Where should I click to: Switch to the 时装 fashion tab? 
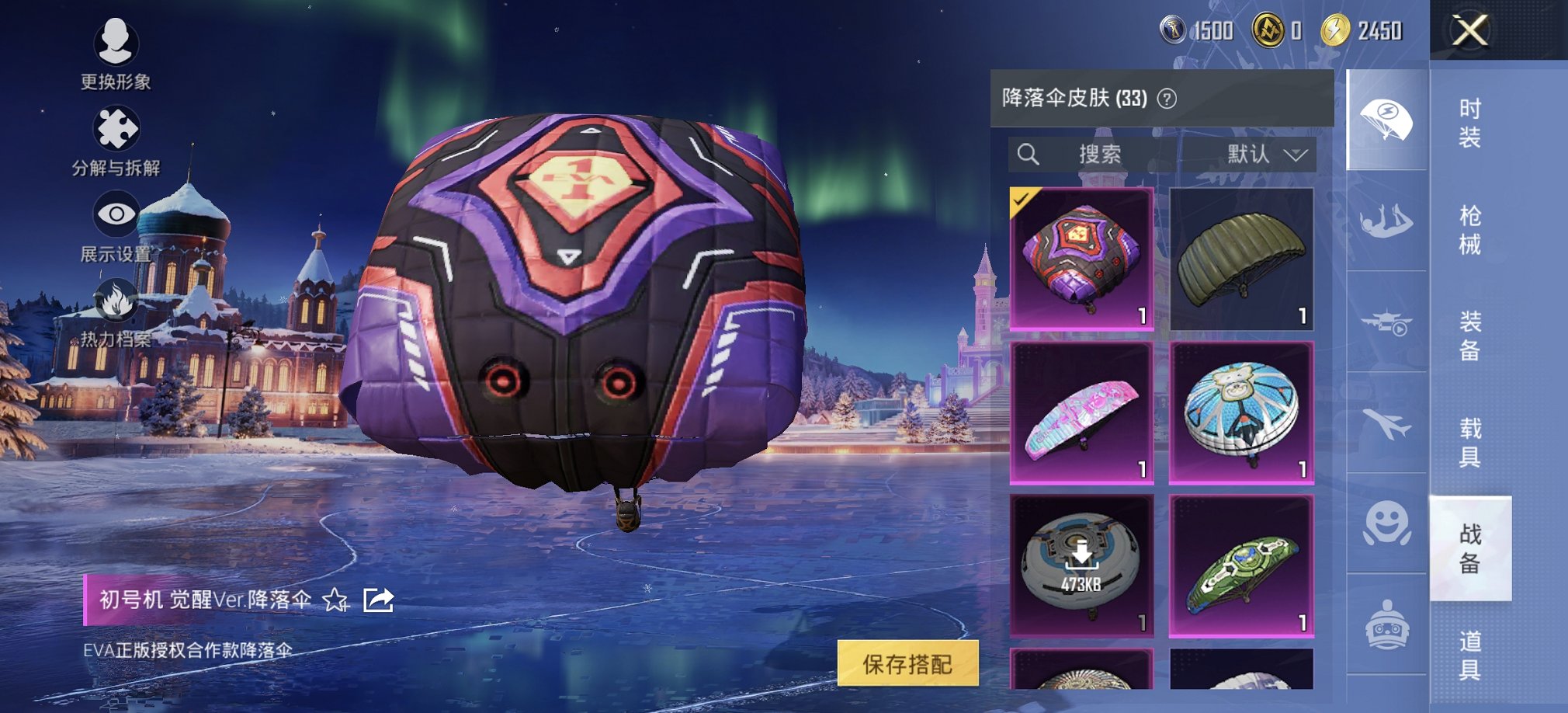[x=1469, y=123]
